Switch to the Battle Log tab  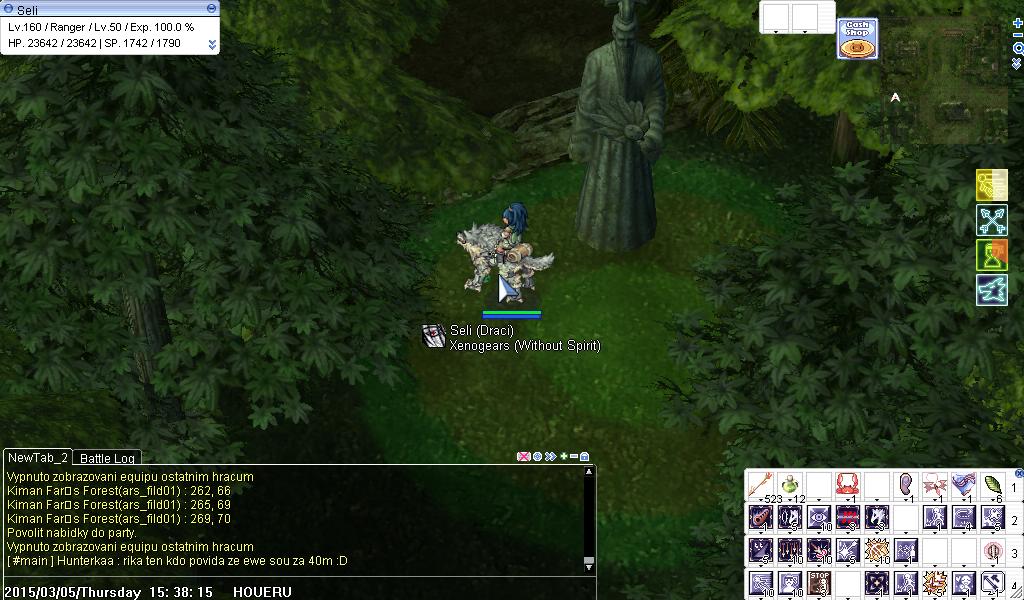[x=107, y=458]
